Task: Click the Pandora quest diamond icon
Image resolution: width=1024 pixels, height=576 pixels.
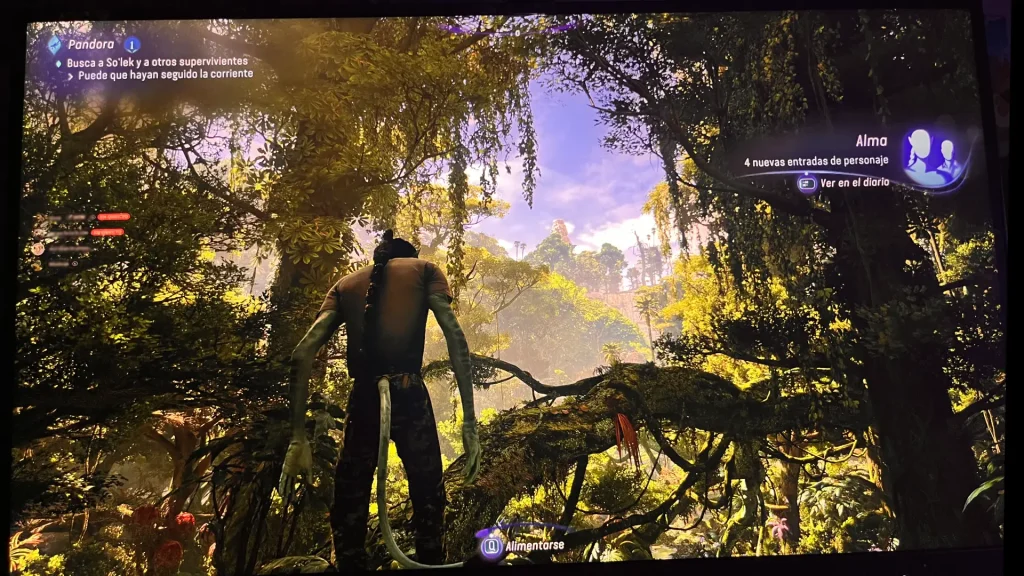Action: 54,44
